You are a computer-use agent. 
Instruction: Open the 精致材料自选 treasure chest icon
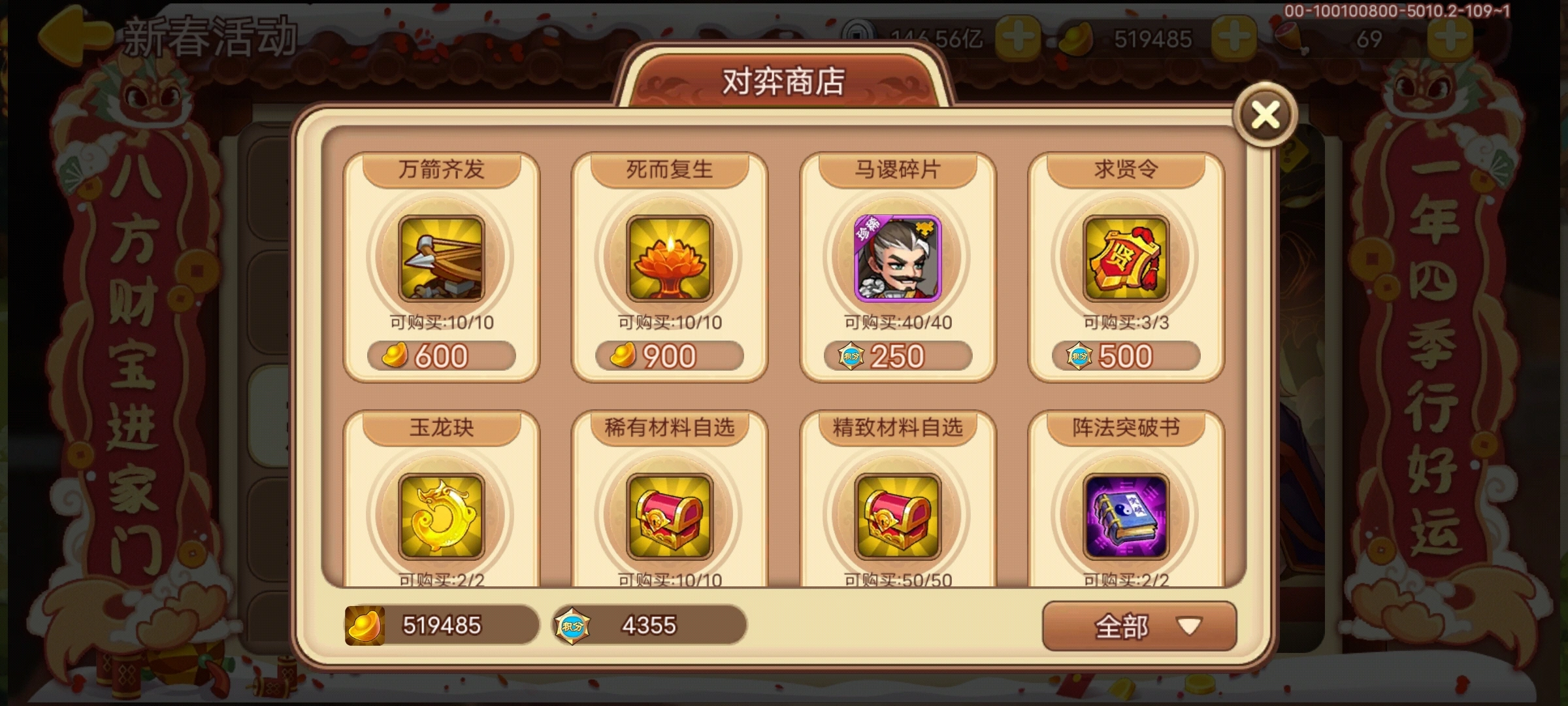point(896,516)
